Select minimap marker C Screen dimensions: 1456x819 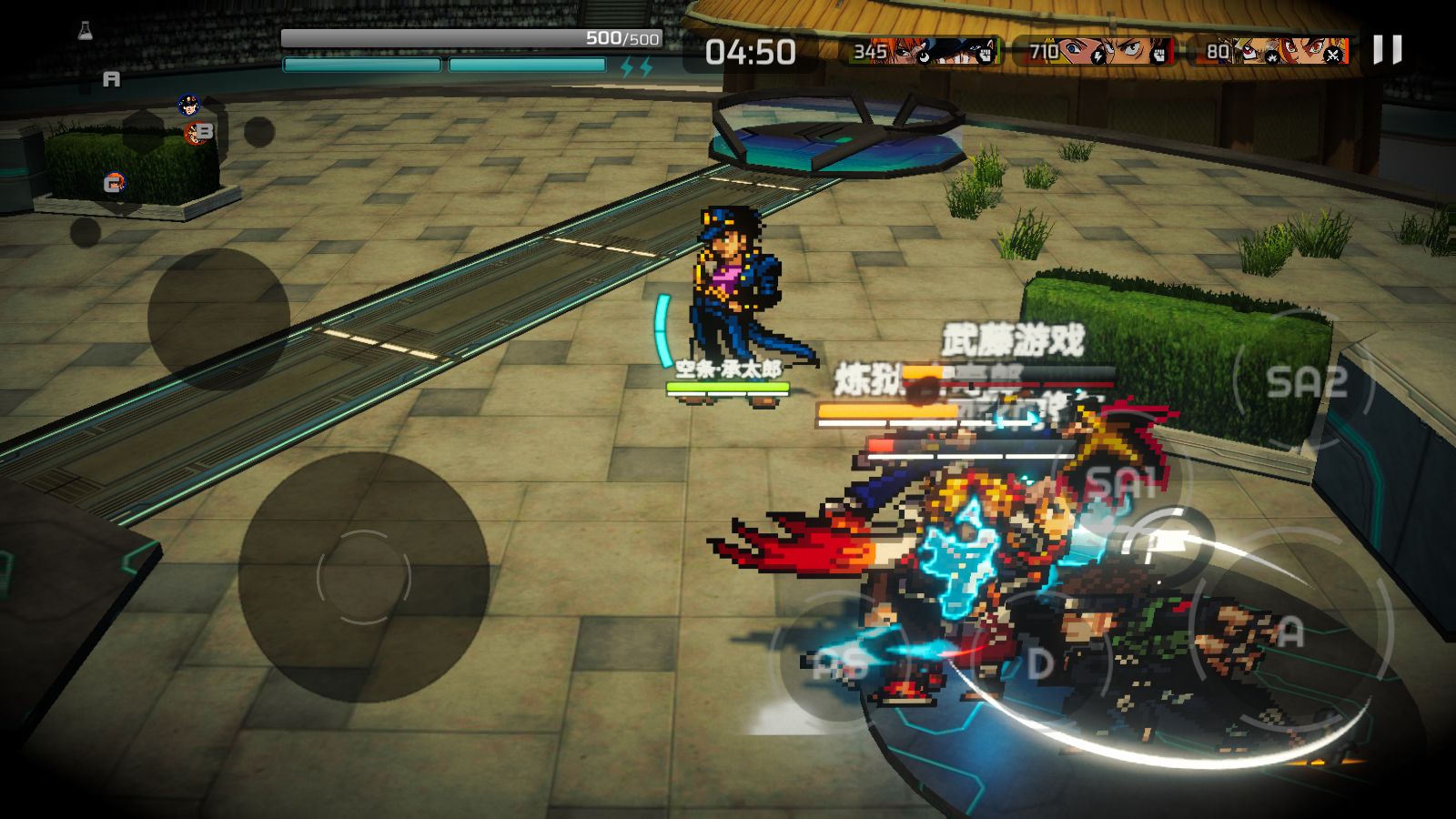[114, 184]
